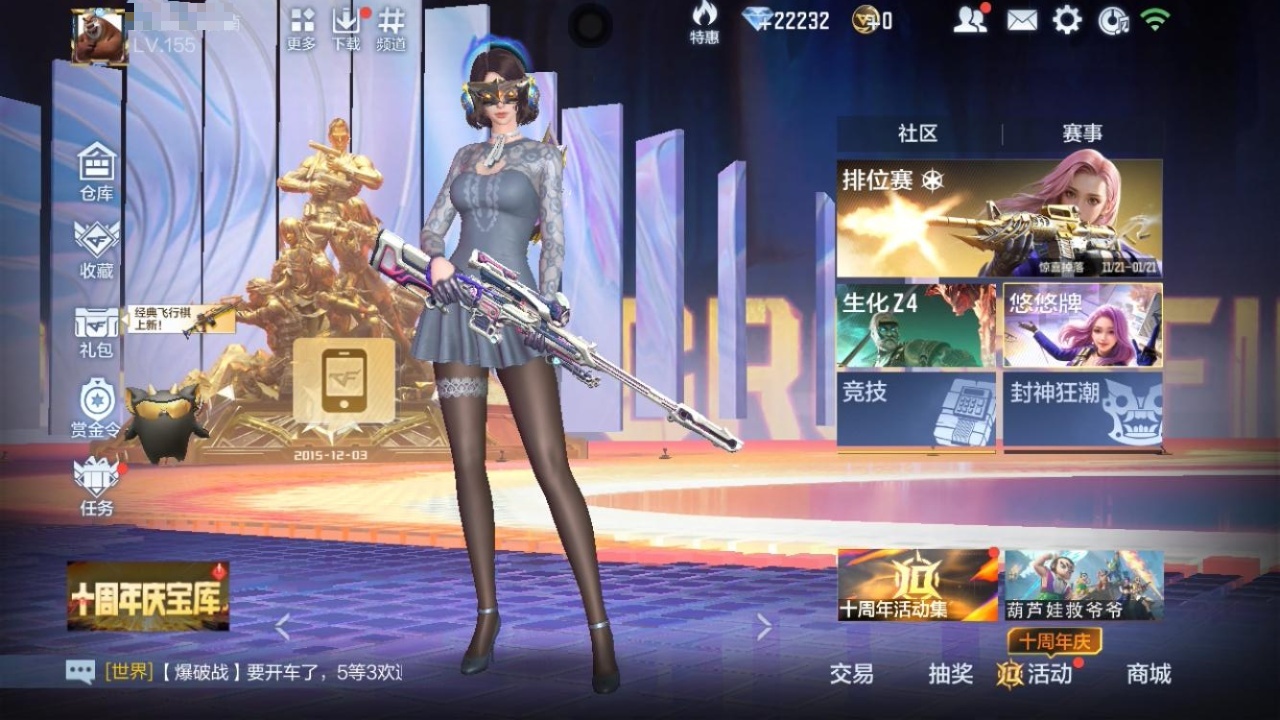Open the 任务 missions menu
The width and height of the screenshot is (1280, 720).
point(97,485)
